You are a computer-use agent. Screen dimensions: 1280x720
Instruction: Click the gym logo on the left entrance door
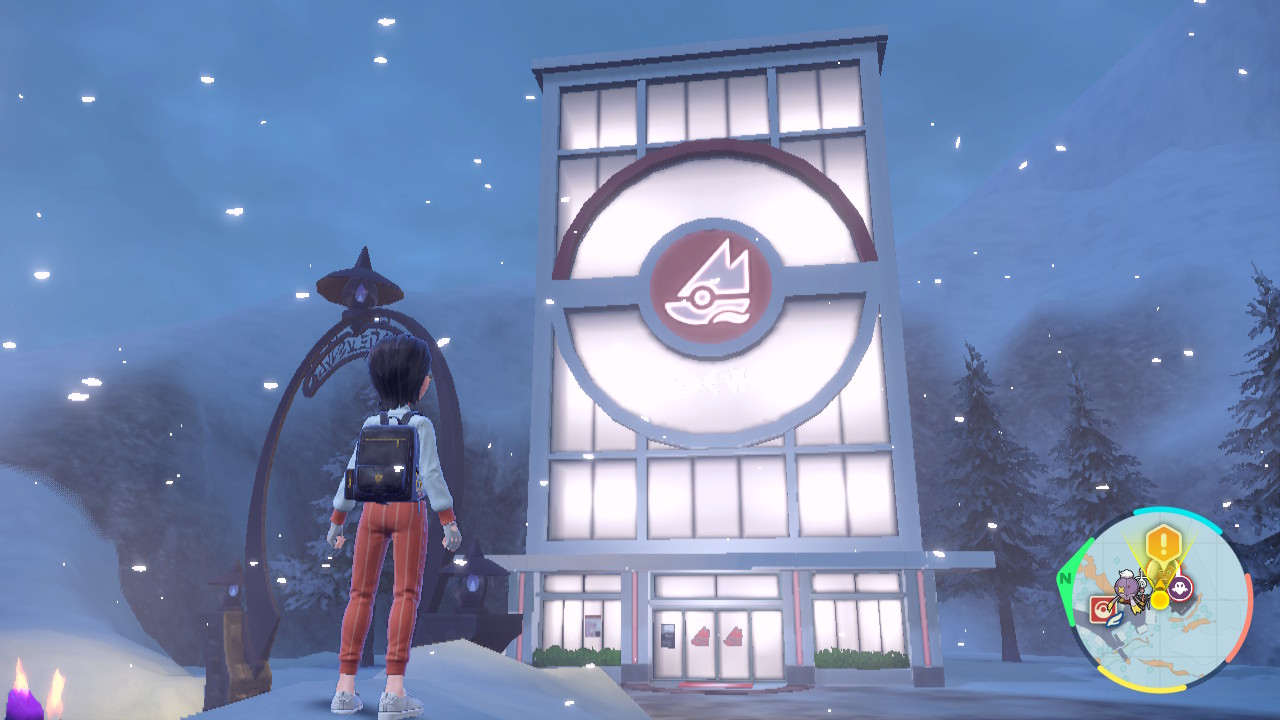click(700, 637)
